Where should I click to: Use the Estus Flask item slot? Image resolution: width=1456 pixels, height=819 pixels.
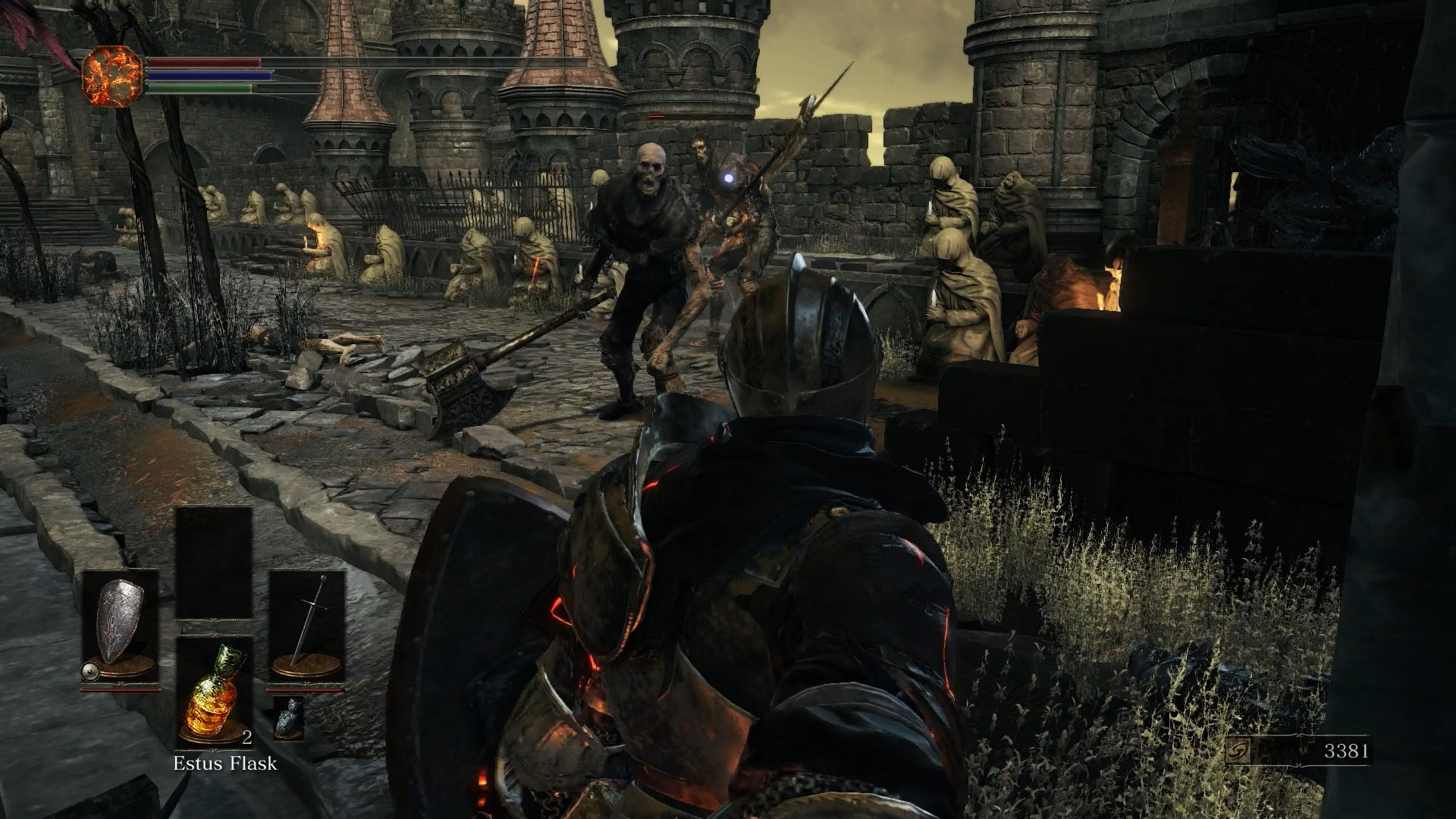pos(214,692)
